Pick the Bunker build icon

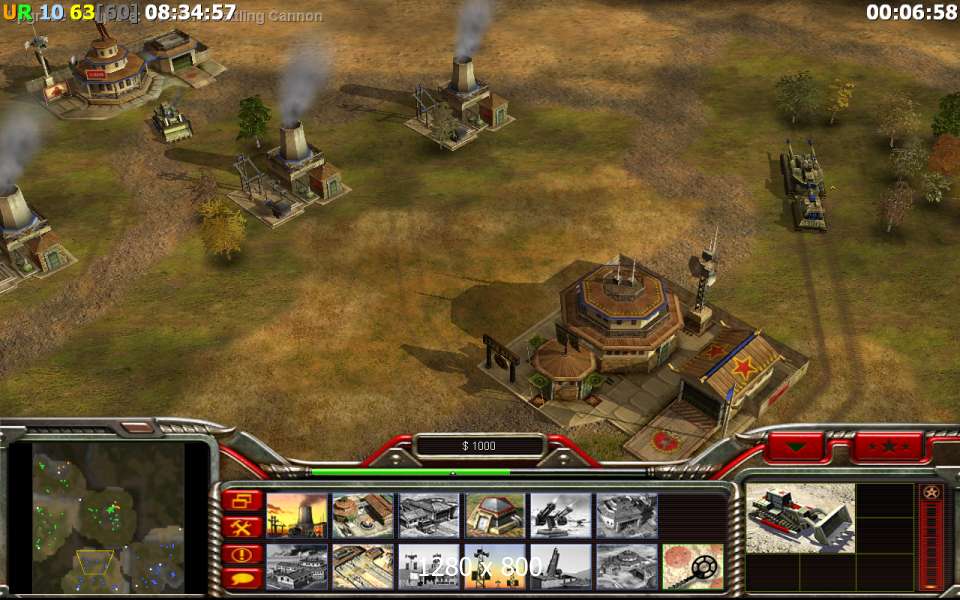(x=495, y=515)
